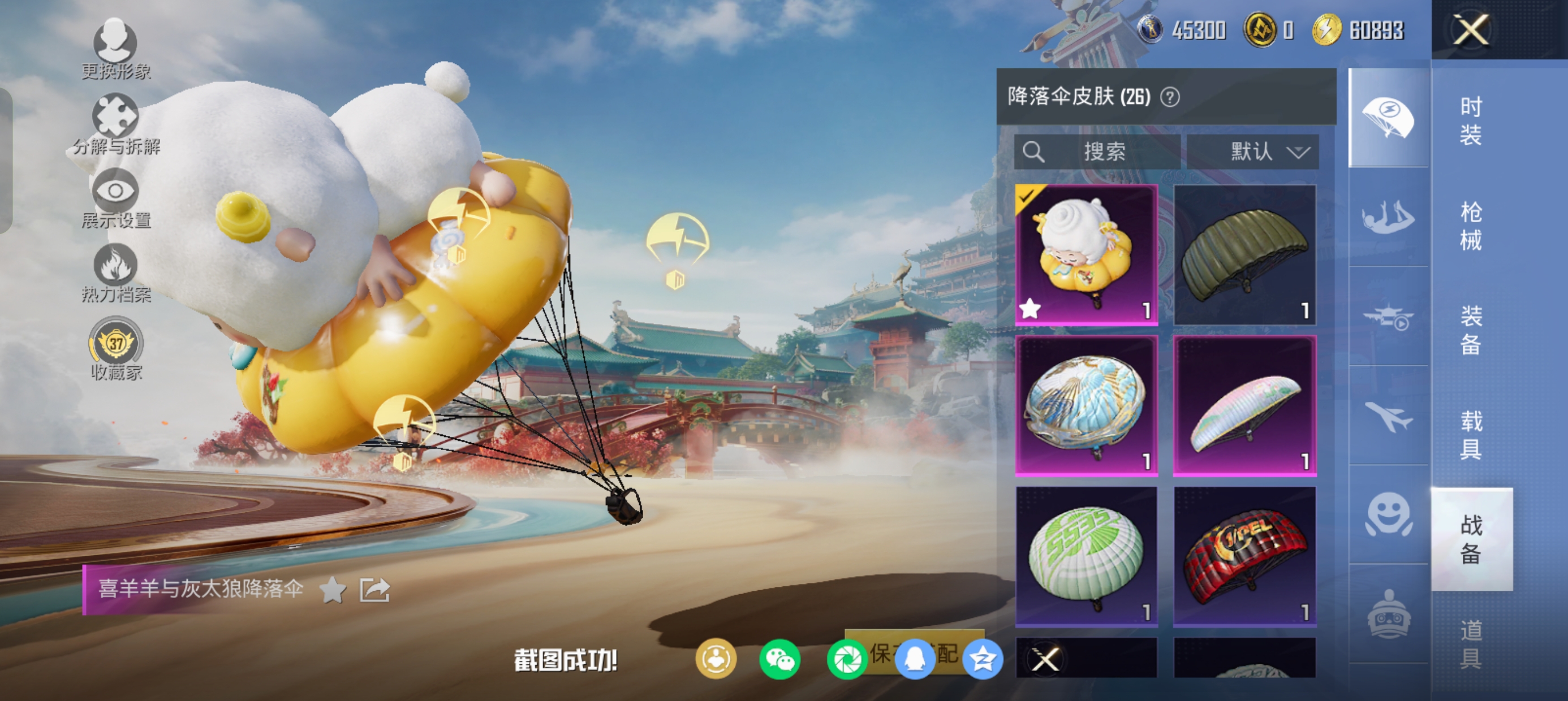
Task: Open 更换形象 change appearance
Action: click(x=115, y=49)
